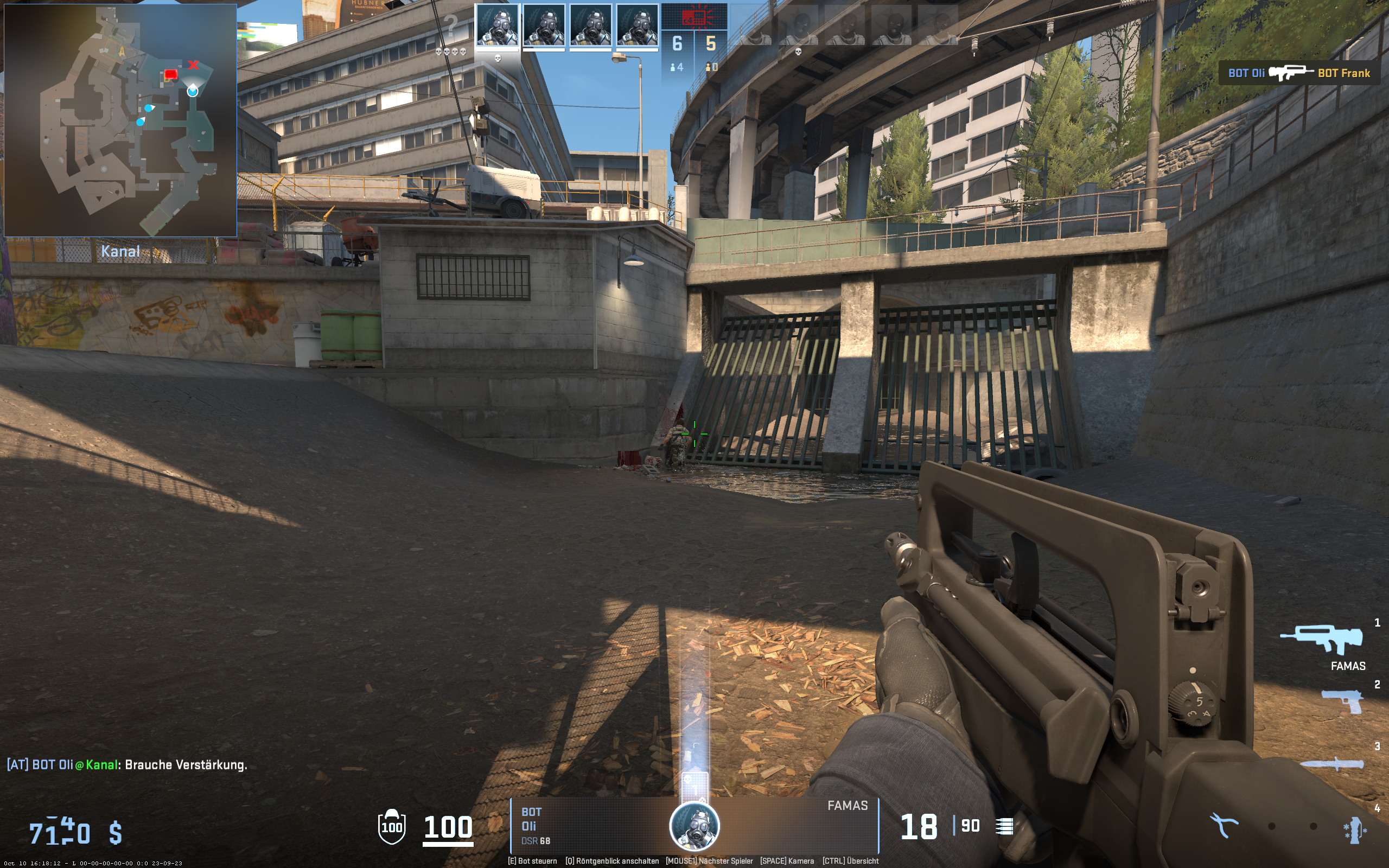Switch to the pistol weapon slot
Viewport: 1389px width, 868px height.
pyautogui.click(x=1342, y=701)
